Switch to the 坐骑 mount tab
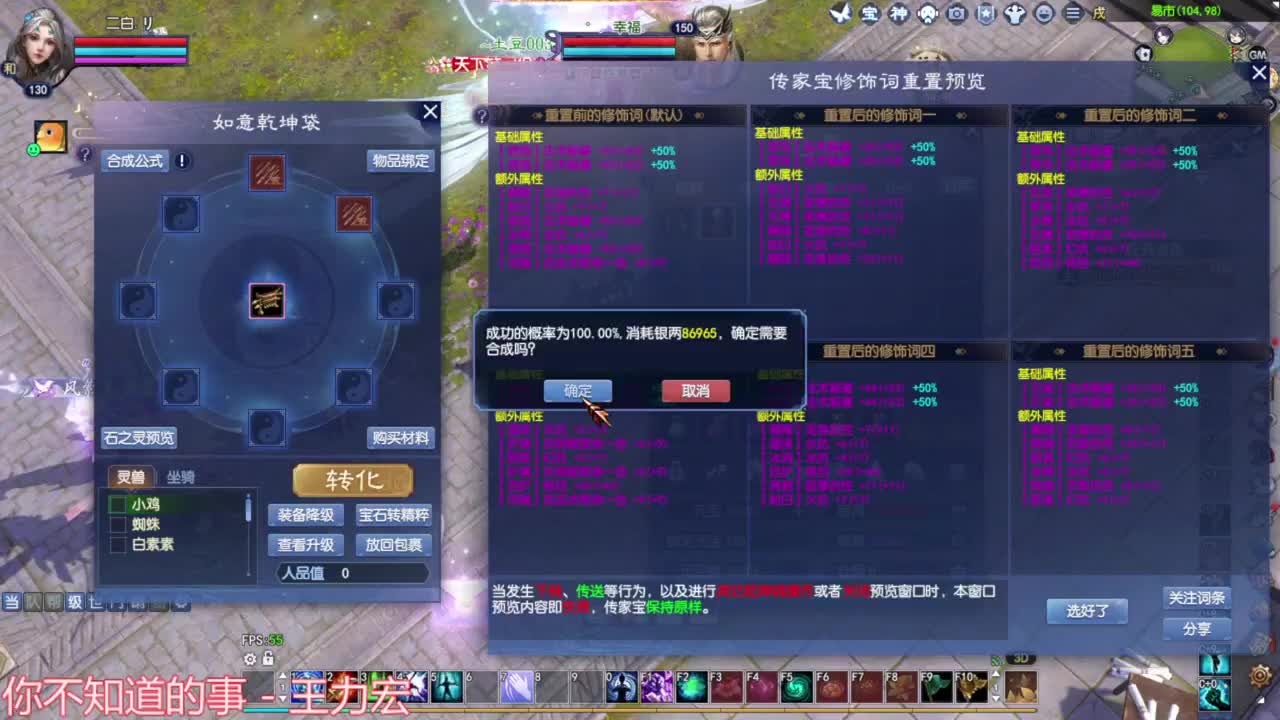This screenshot has width=1280, height=720. (x=182, y=477)
